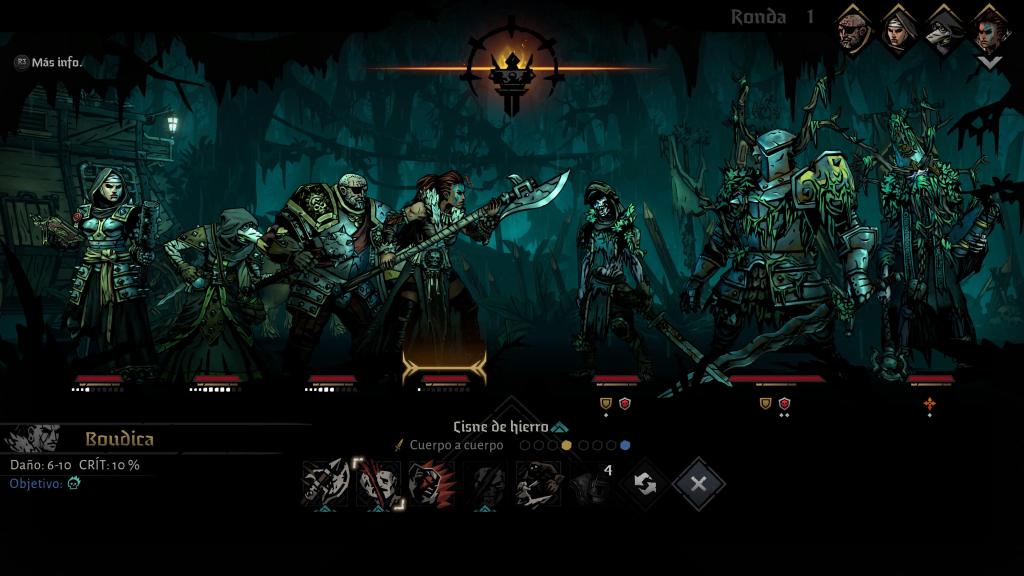This screenshot has width=1024, height=576.
Task: Select the face-painted Hellion turn-order portrait
Action: coord(989,29)
